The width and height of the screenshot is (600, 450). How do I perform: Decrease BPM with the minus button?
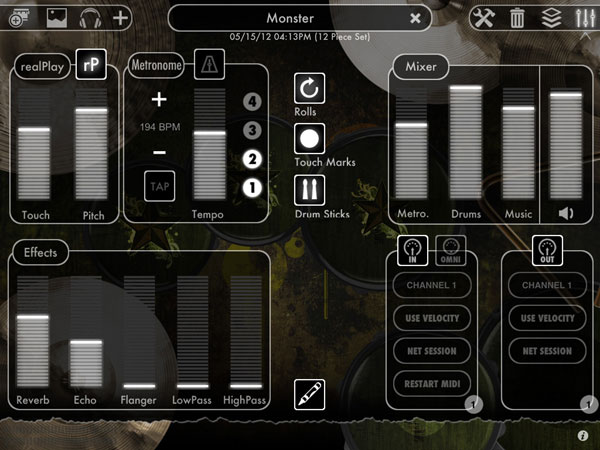click(159, 152)
